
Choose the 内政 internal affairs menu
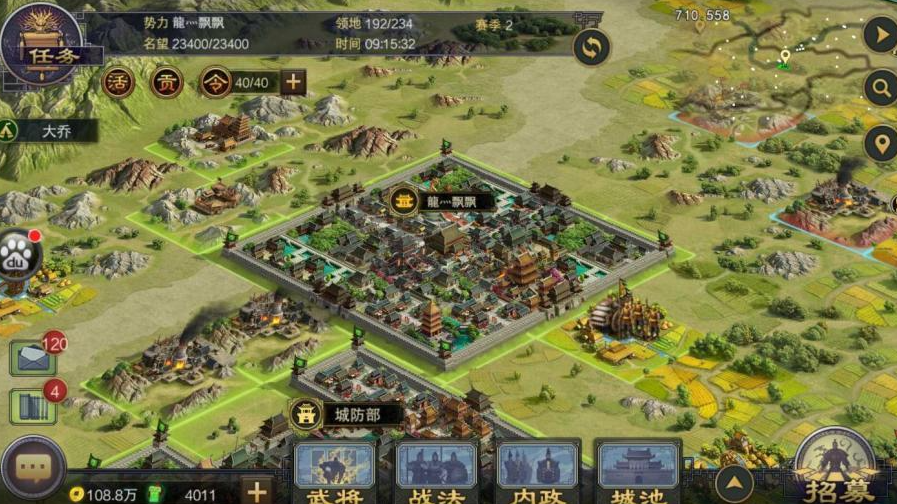click(x=538, y=473)
